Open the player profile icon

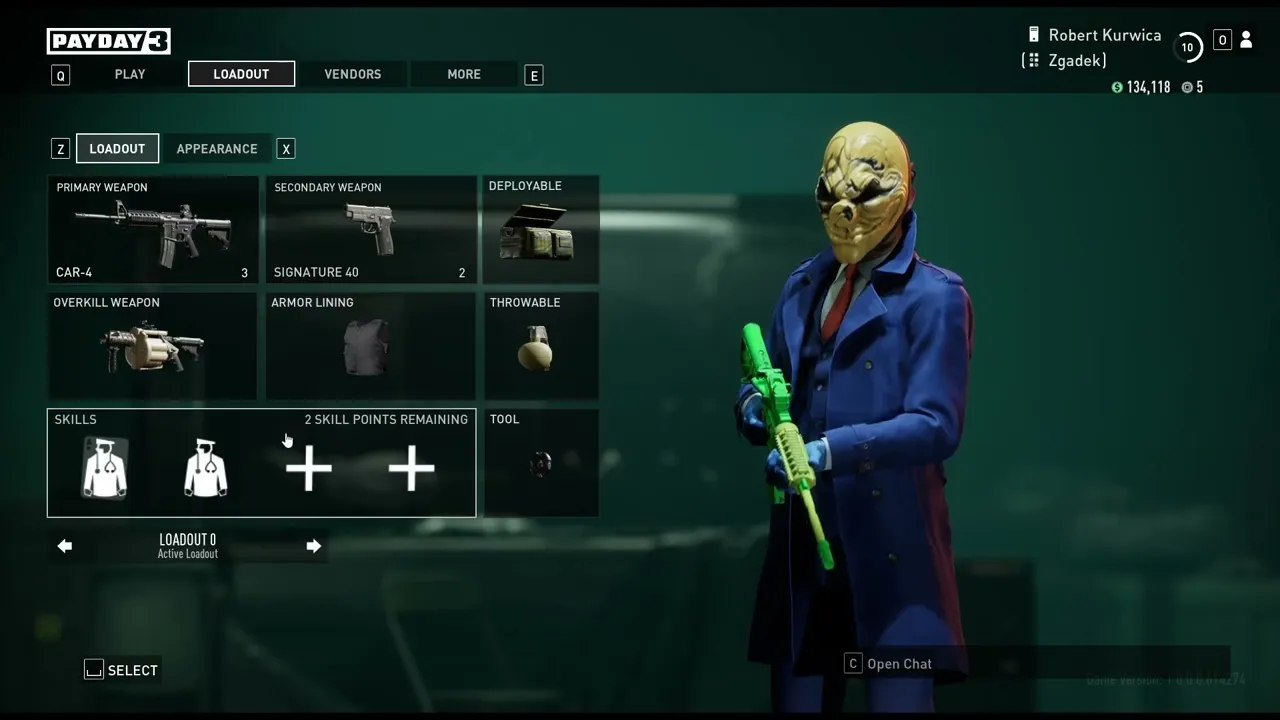[1246, 40]
